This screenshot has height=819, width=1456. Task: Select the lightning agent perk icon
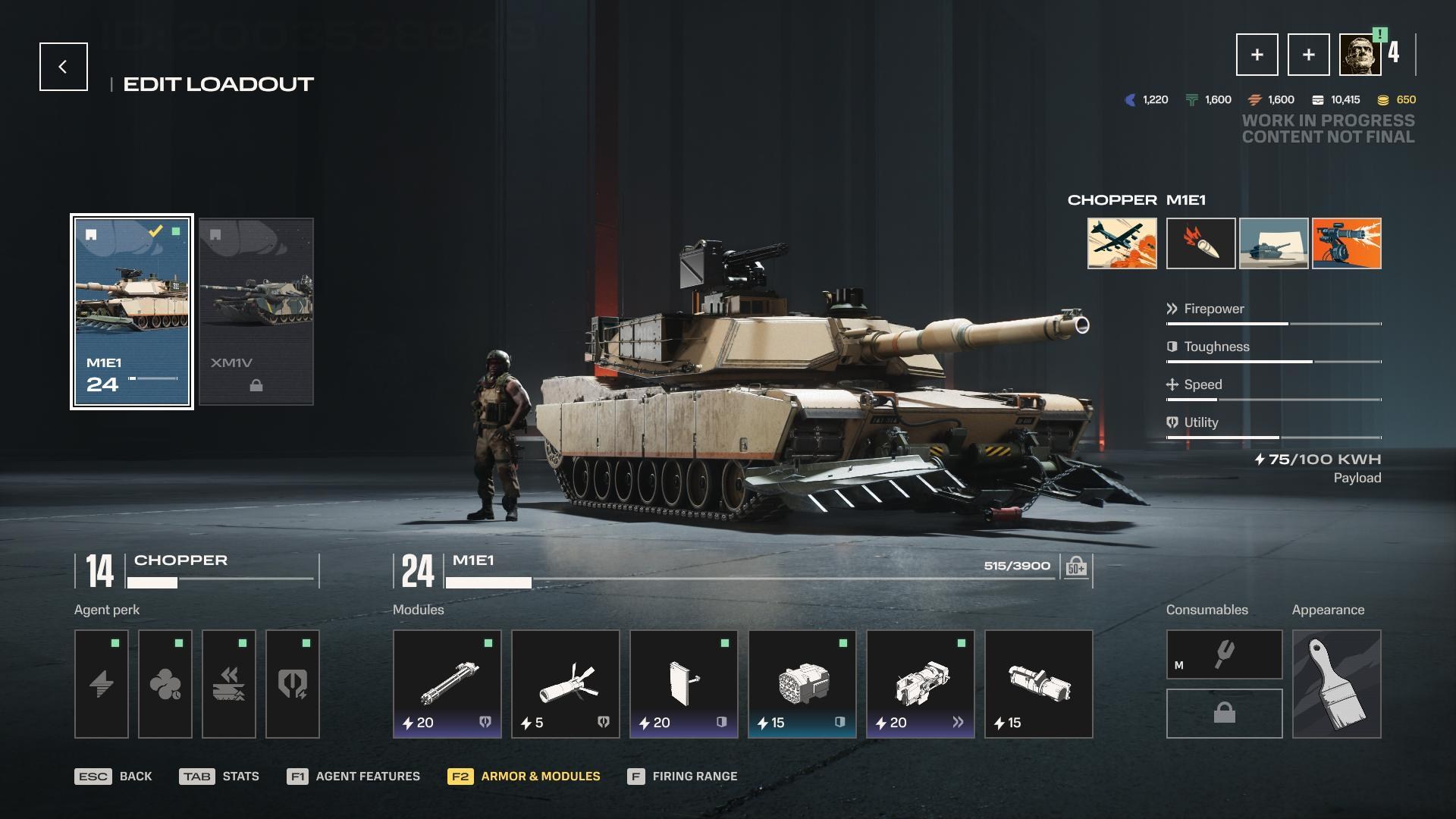click(101, 683)
